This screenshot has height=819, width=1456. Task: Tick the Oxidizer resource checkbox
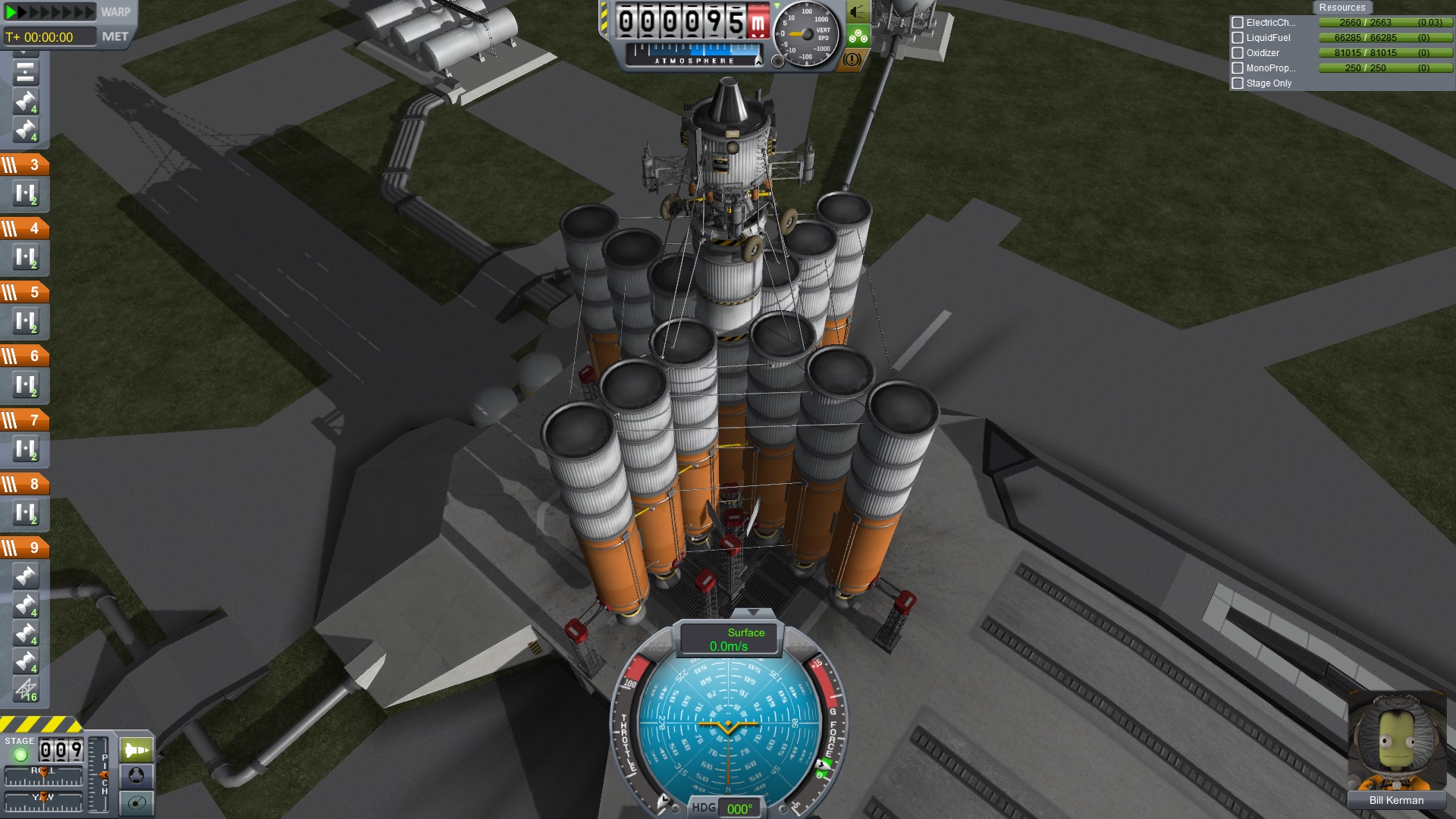(x=1238, y=53)
